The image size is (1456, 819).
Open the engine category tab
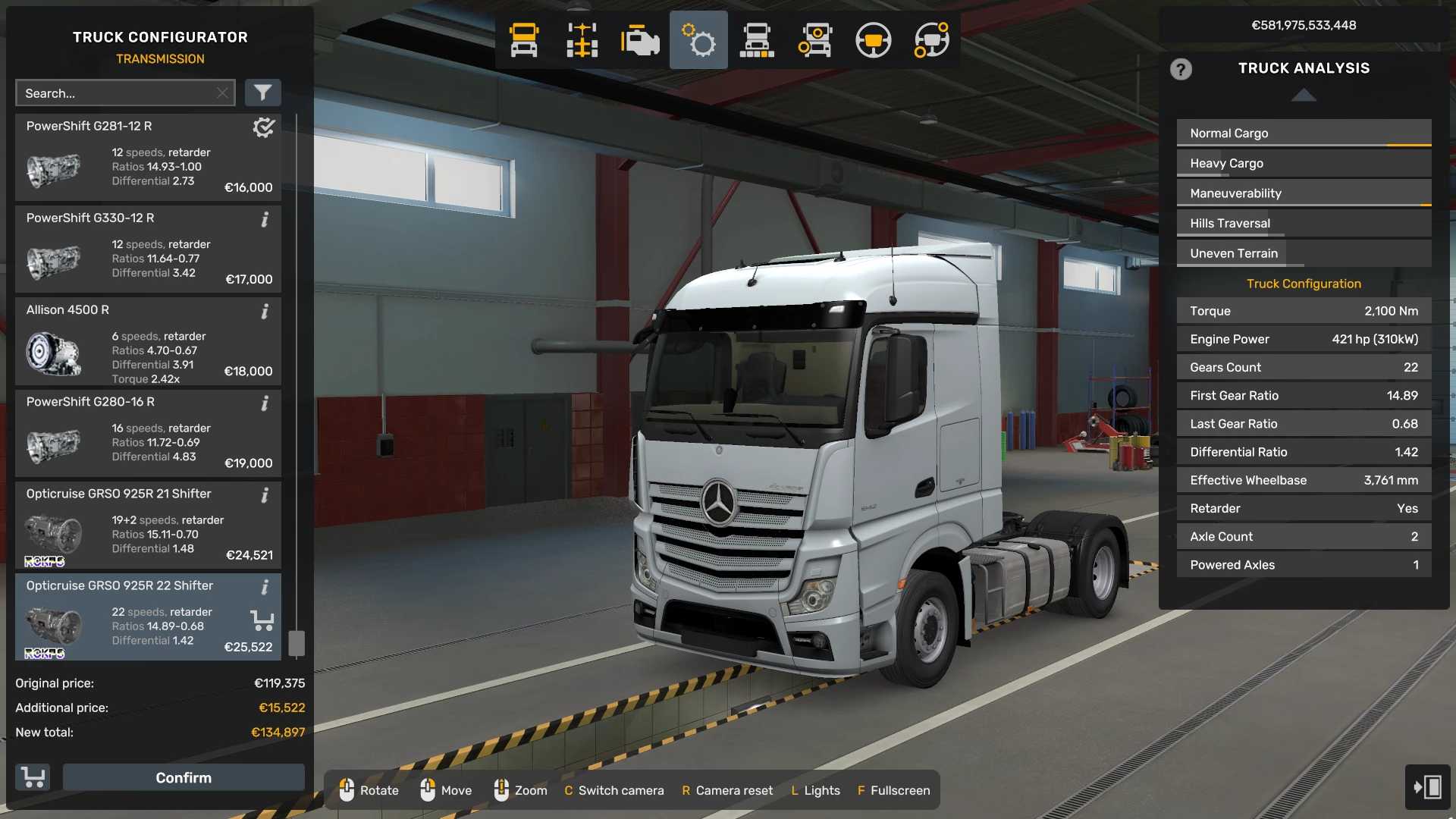click(x=640, y=40)
